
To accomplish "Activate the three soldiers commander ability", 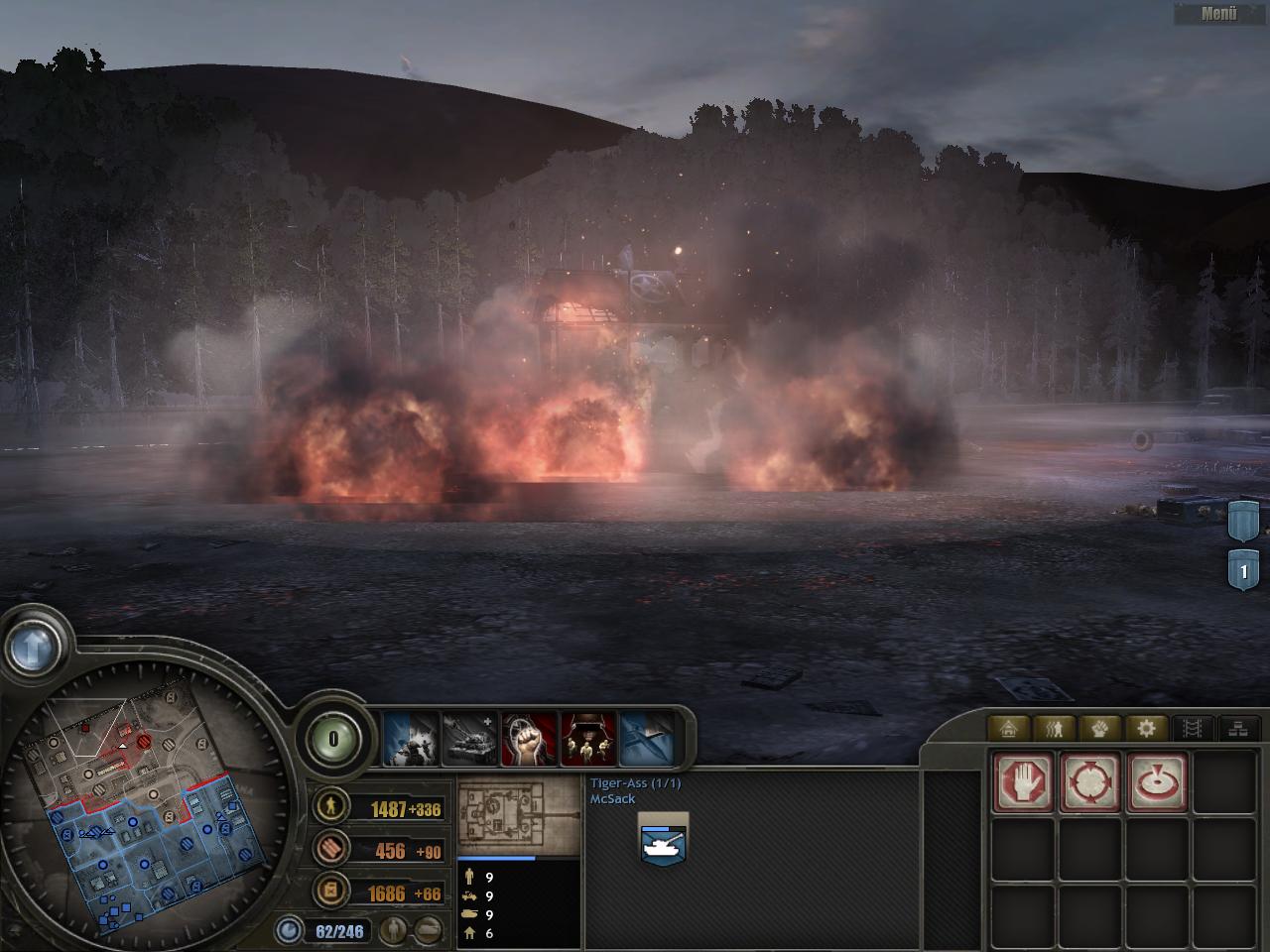I will (588, 740).
